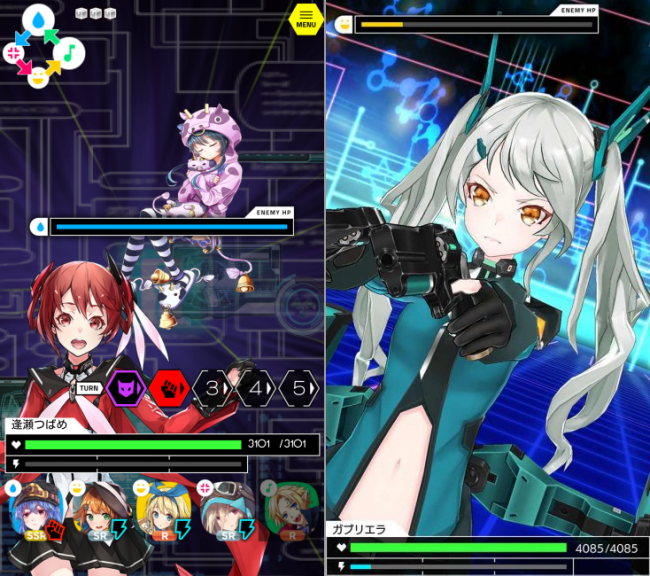Image resolution: width=650 pixels, height=576 pixels.
Task: Open the yellow hexagon MENU button
Action: [305, 18]
